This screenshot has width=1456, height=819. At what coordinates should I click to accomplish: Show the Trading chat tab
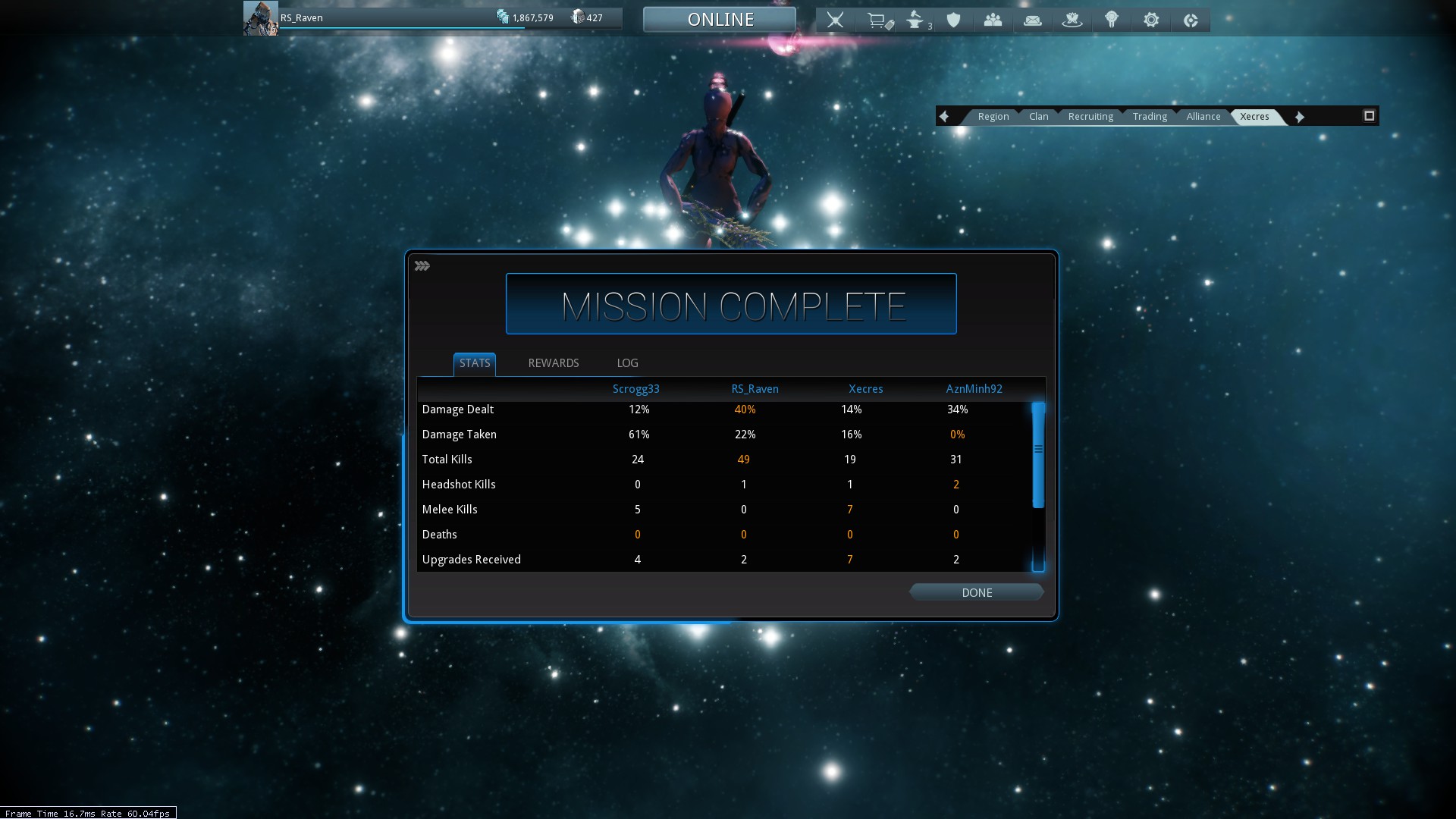click(1150, 116)
